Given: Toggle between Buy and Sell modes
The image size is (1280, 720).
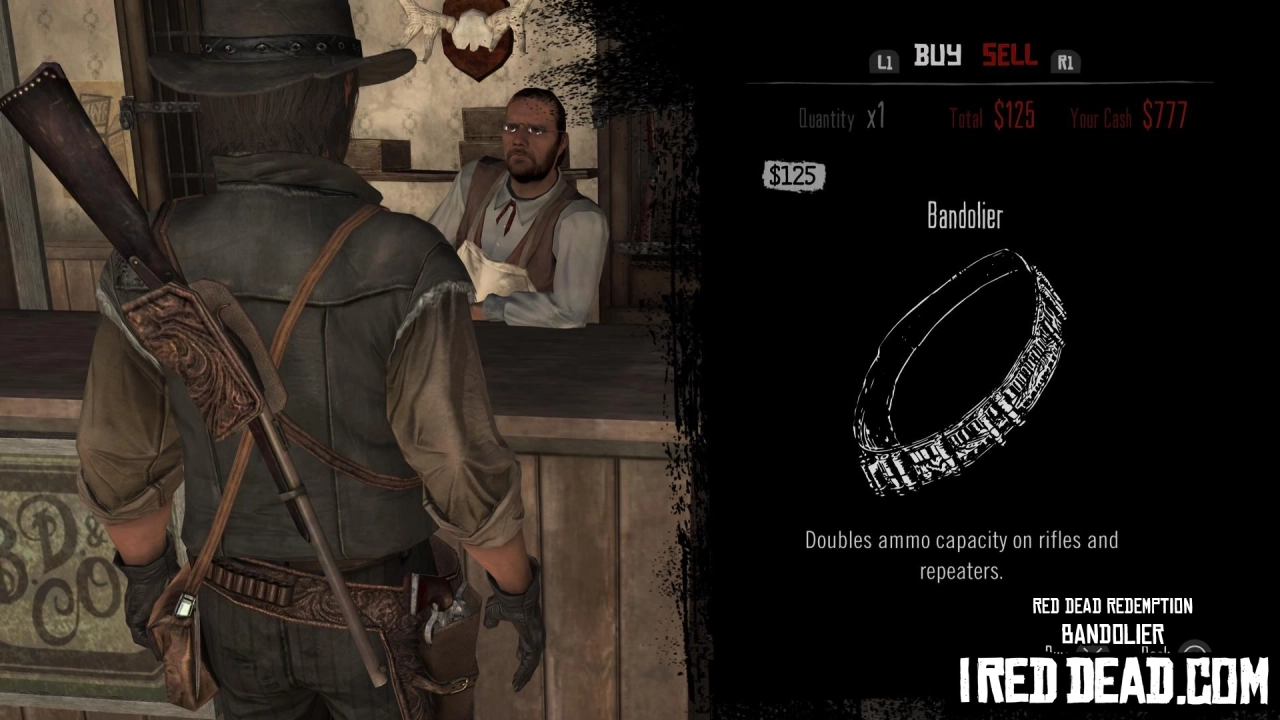Looking at the screenshot, I should 975,57.
